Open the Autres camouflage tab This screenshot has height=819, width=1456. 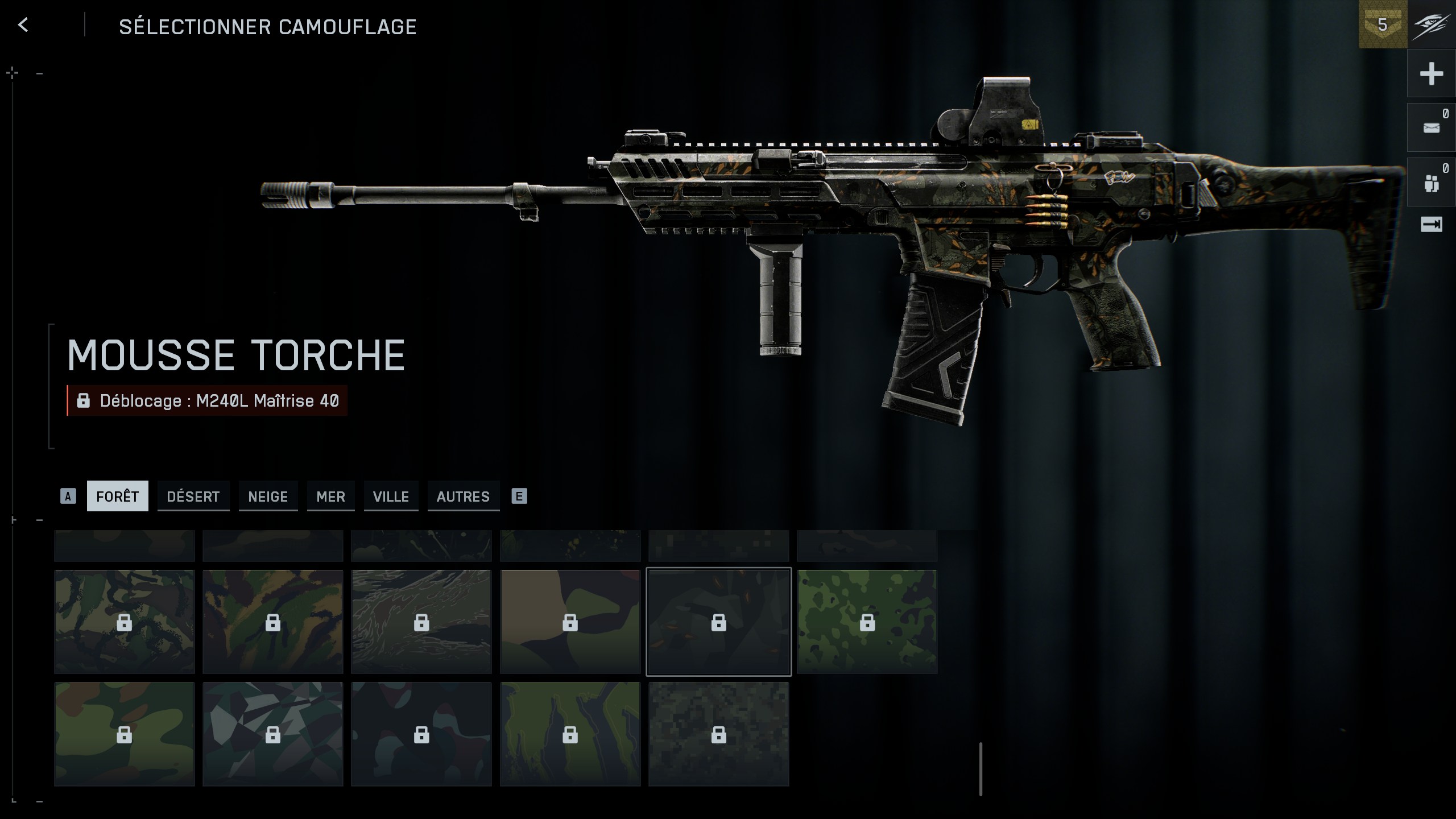[x=463, y=496]
